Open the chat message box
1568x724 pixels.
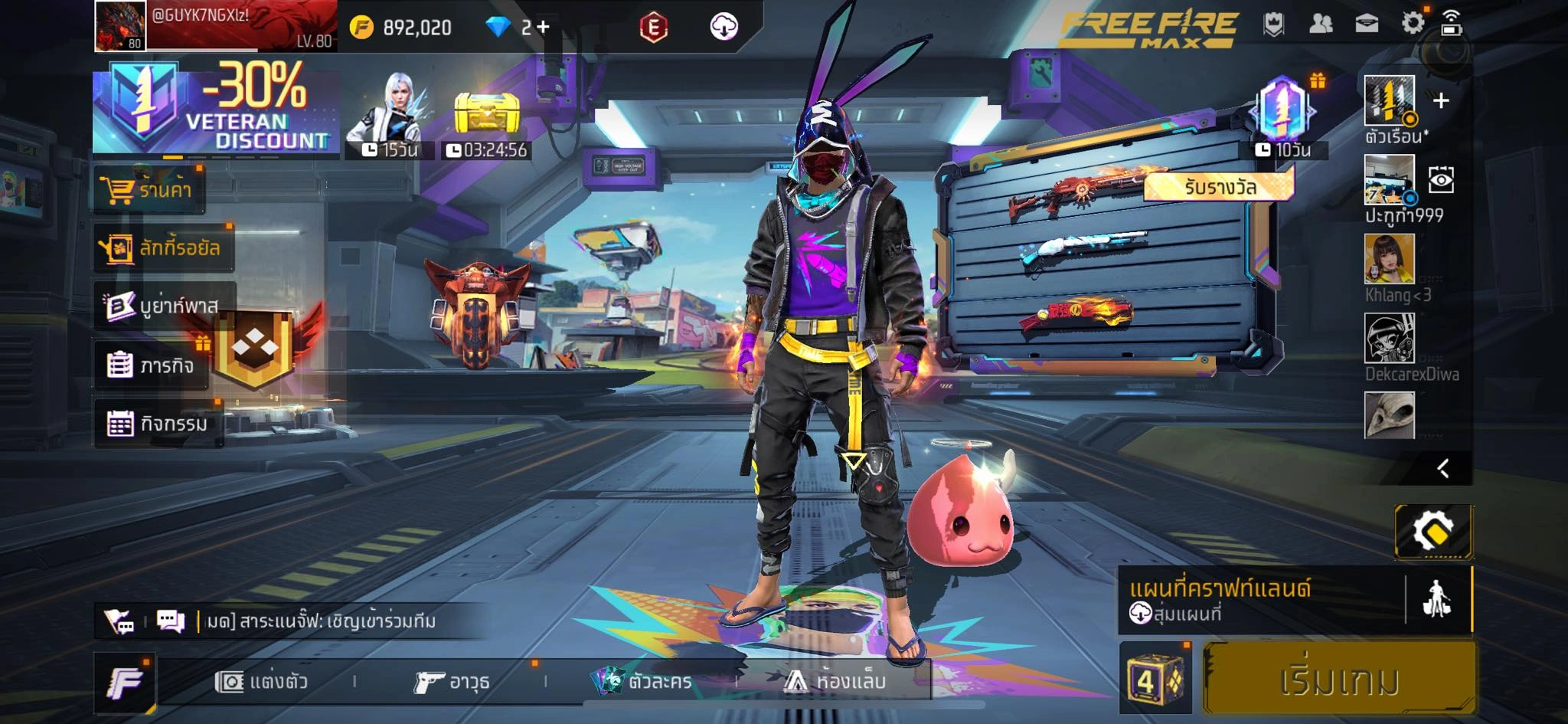pos(171,621)
